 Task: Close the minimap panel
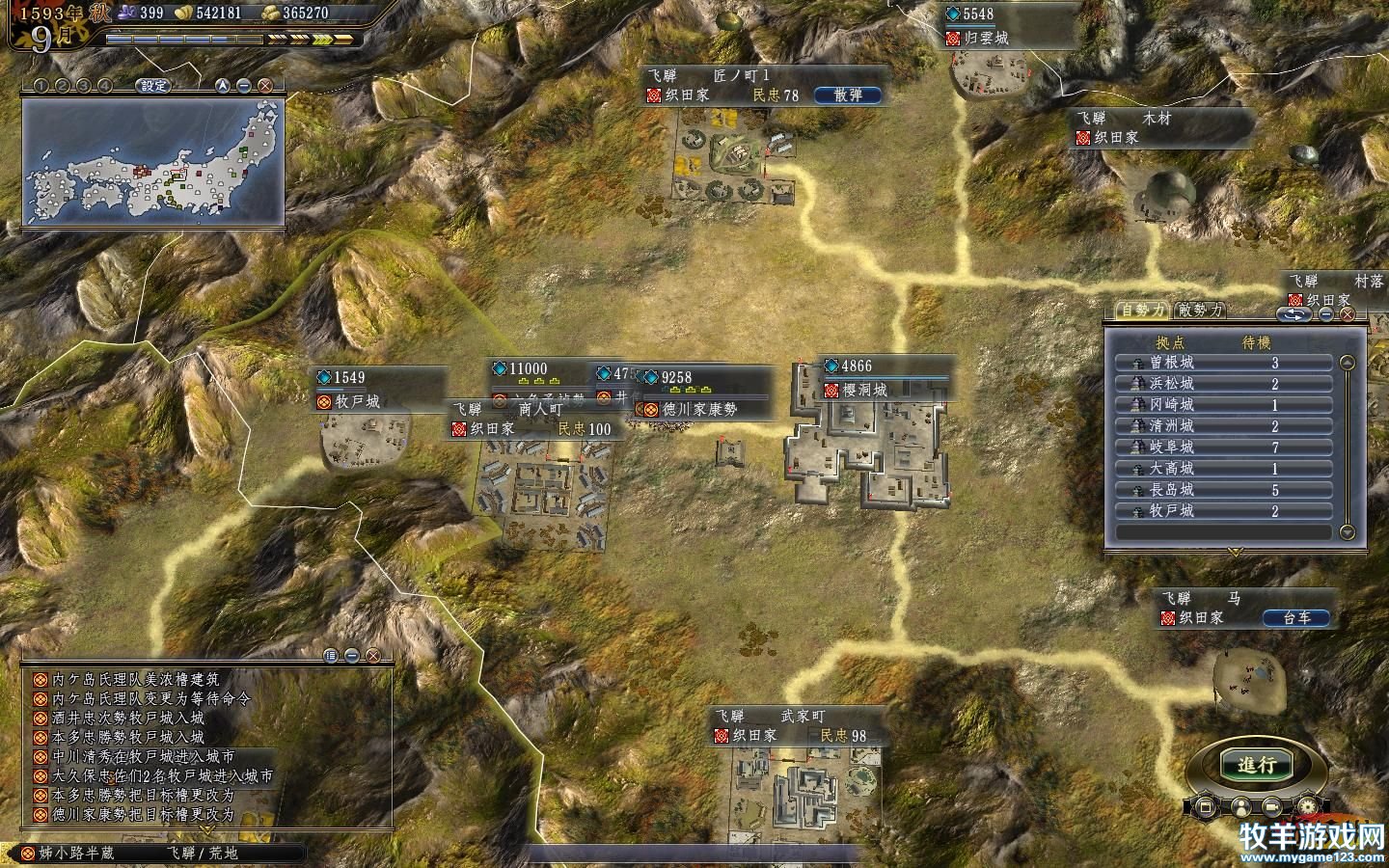[x=264, y=86]
